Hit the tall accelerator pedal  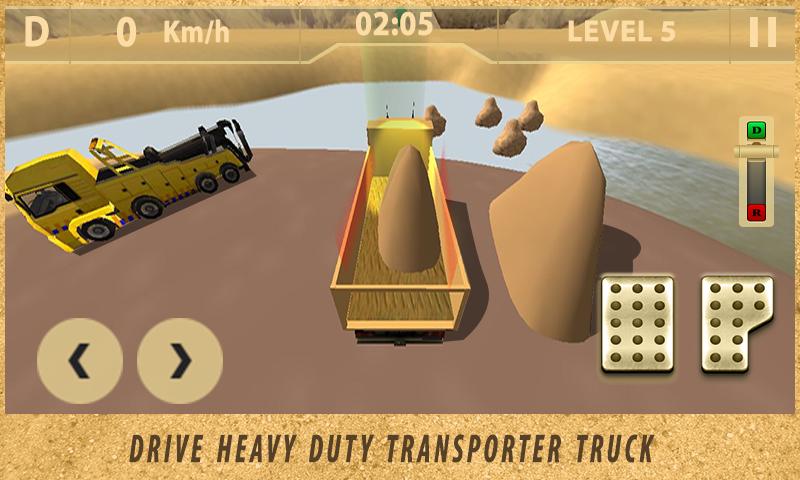(x=736, y=324)
